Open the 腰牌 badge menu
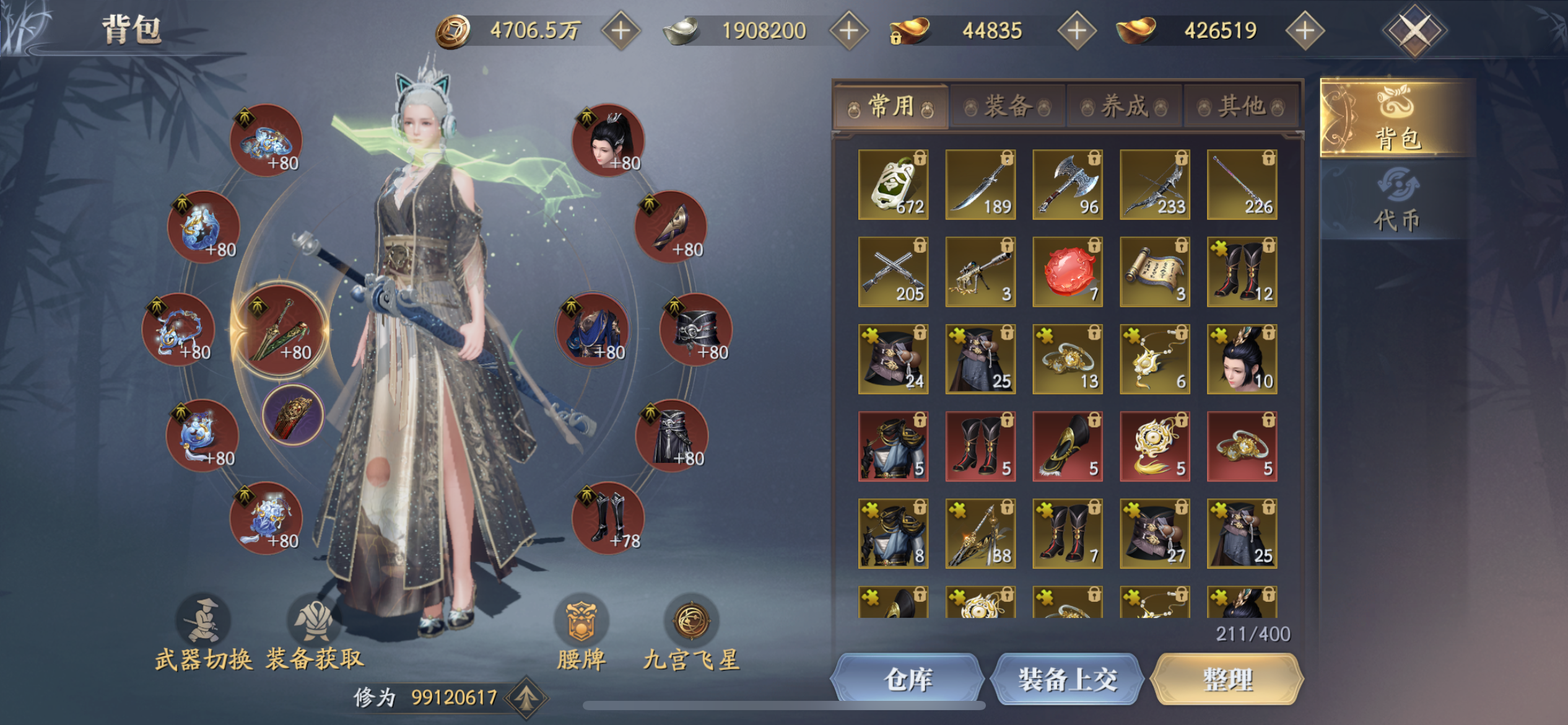 coord(581,633)
